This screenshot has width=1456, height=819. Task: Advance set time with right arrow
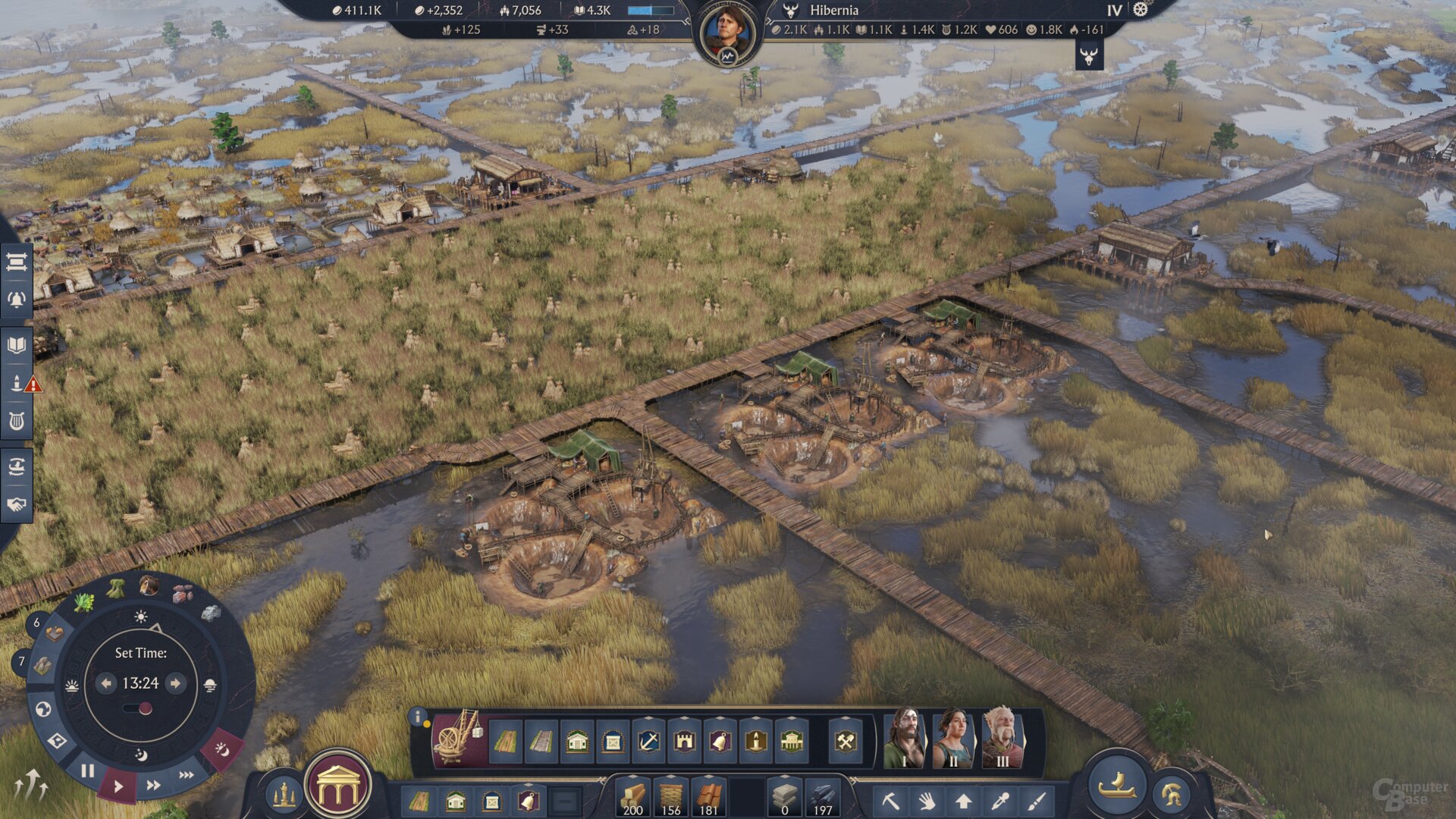175,683
